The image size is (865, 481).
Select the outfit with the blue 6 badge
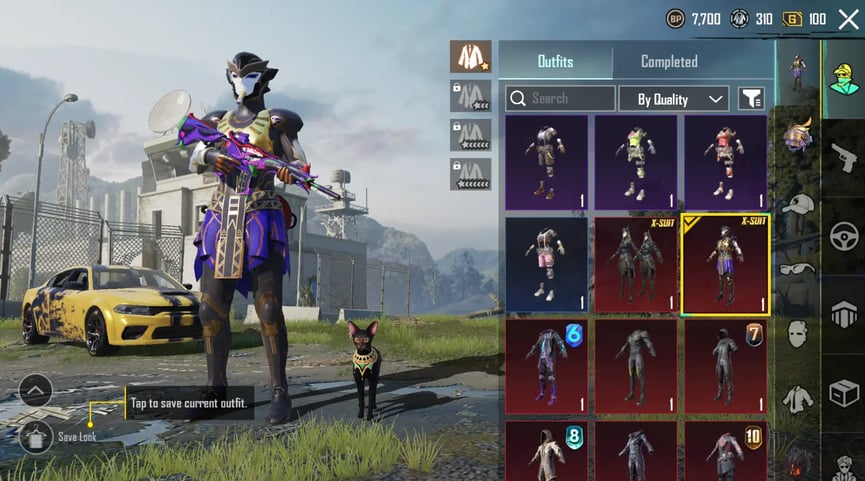coord(546,366)
